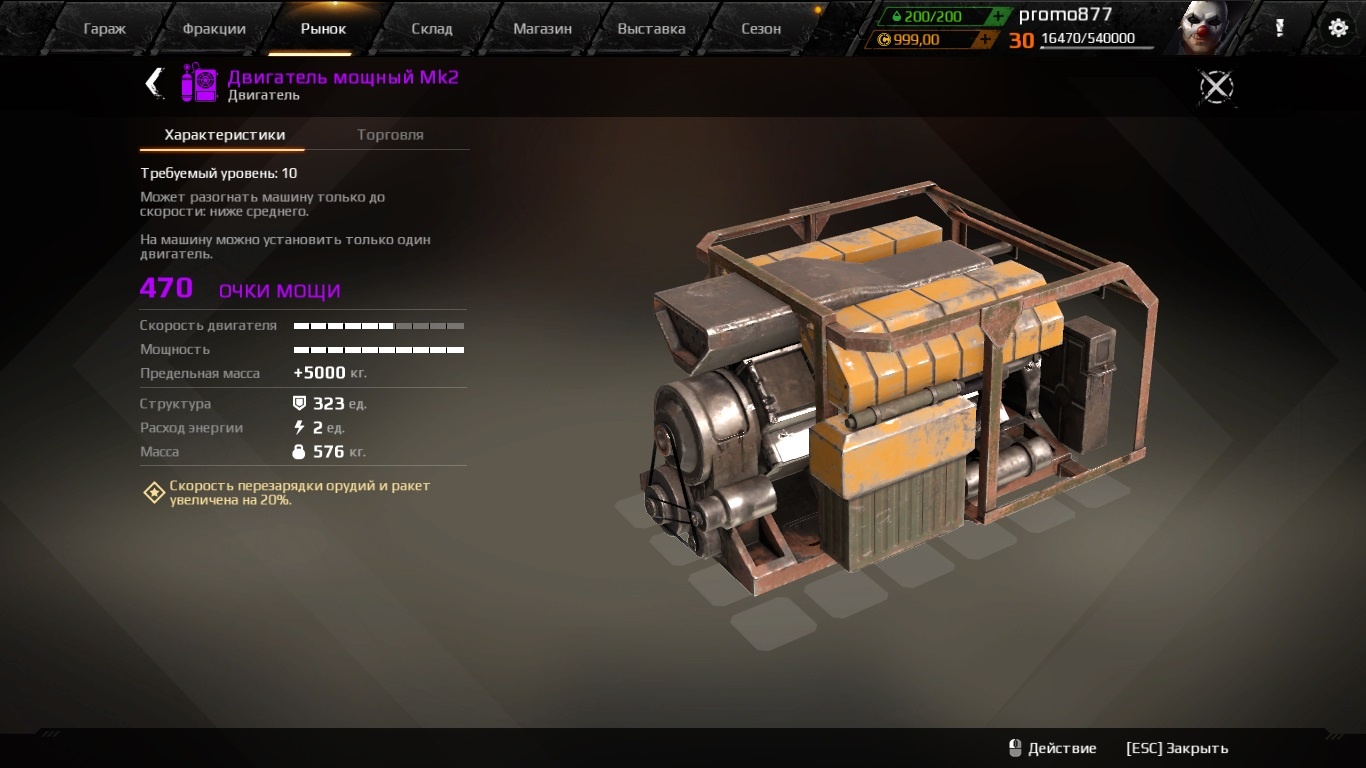1366x768 pixels.
Task: Switch to the Торговля tab
Action: pyautogui.click(x=390, y=133)
